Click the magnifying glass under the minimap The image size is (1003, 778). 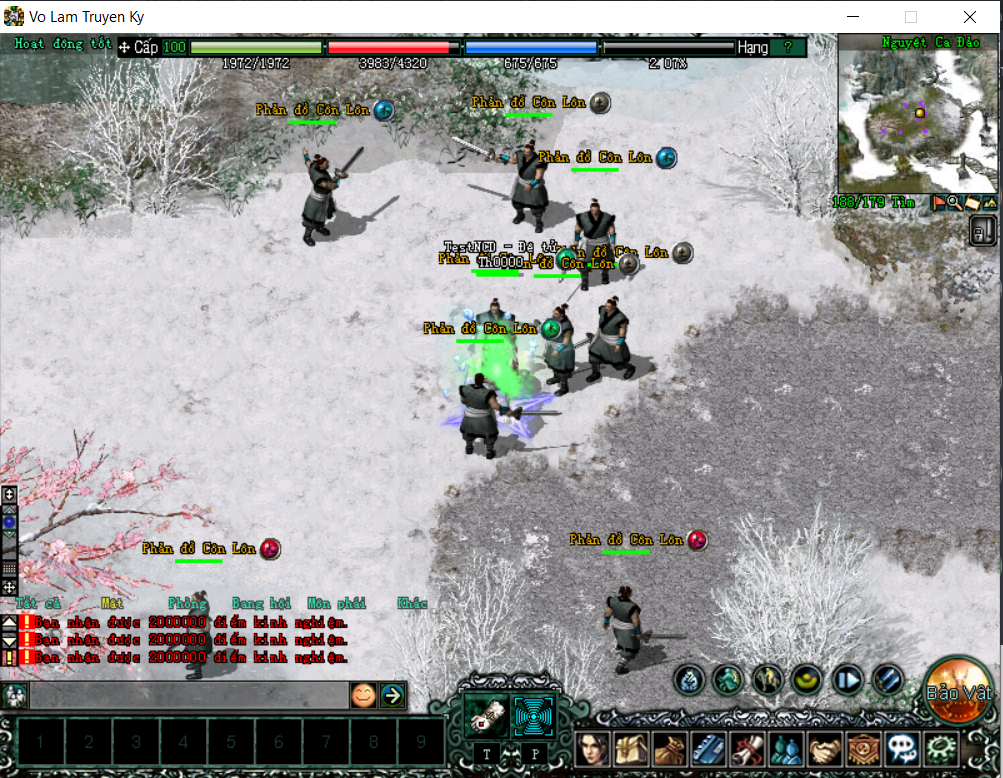955,203
